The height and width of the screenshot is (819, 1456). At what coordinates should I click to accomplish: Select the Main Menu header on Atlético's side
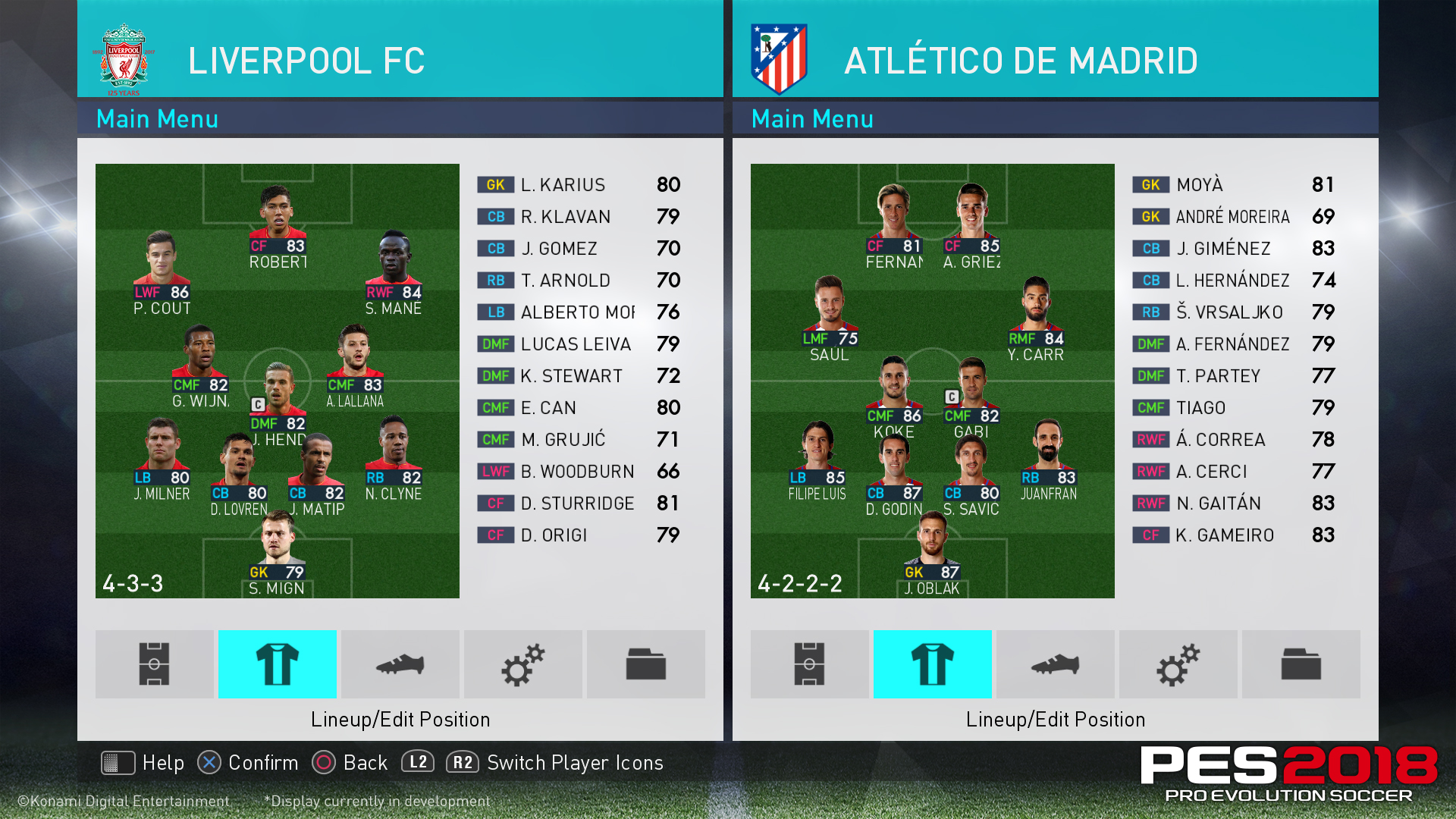coord(811,119)
